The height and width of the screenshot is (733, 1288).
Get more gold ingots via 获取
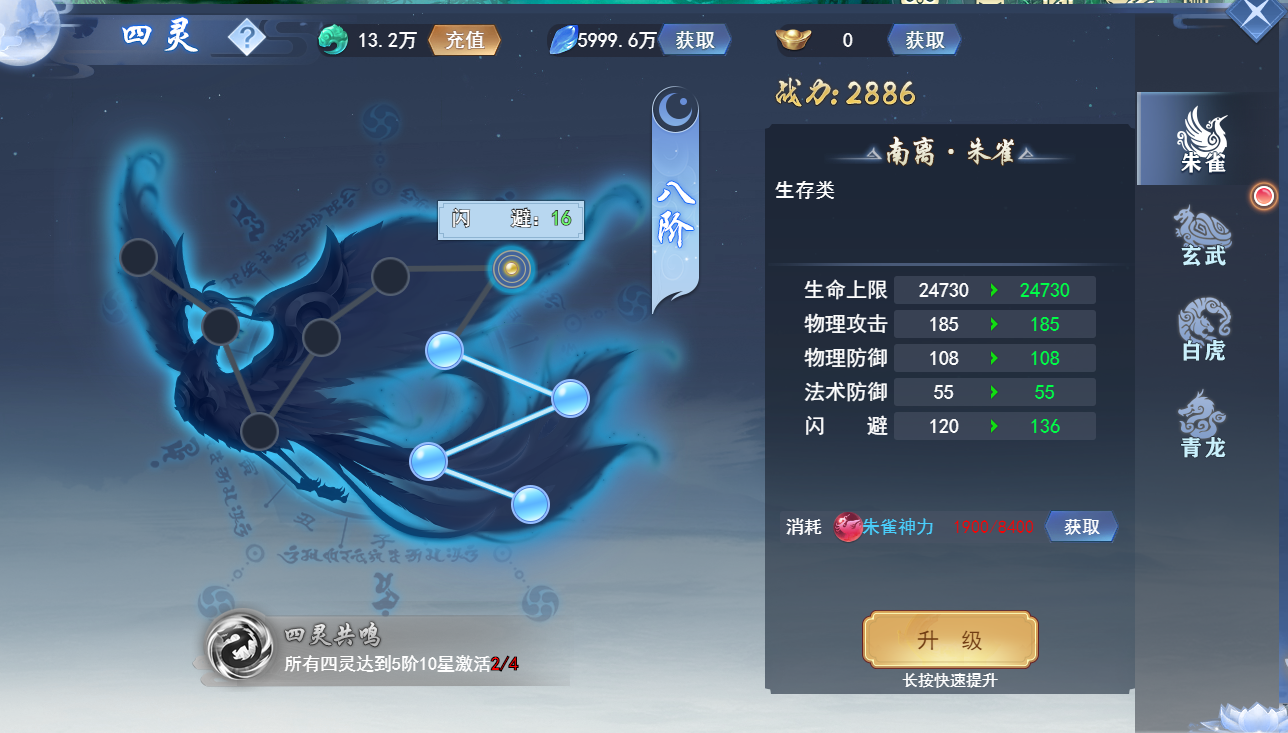click(924, 40)
